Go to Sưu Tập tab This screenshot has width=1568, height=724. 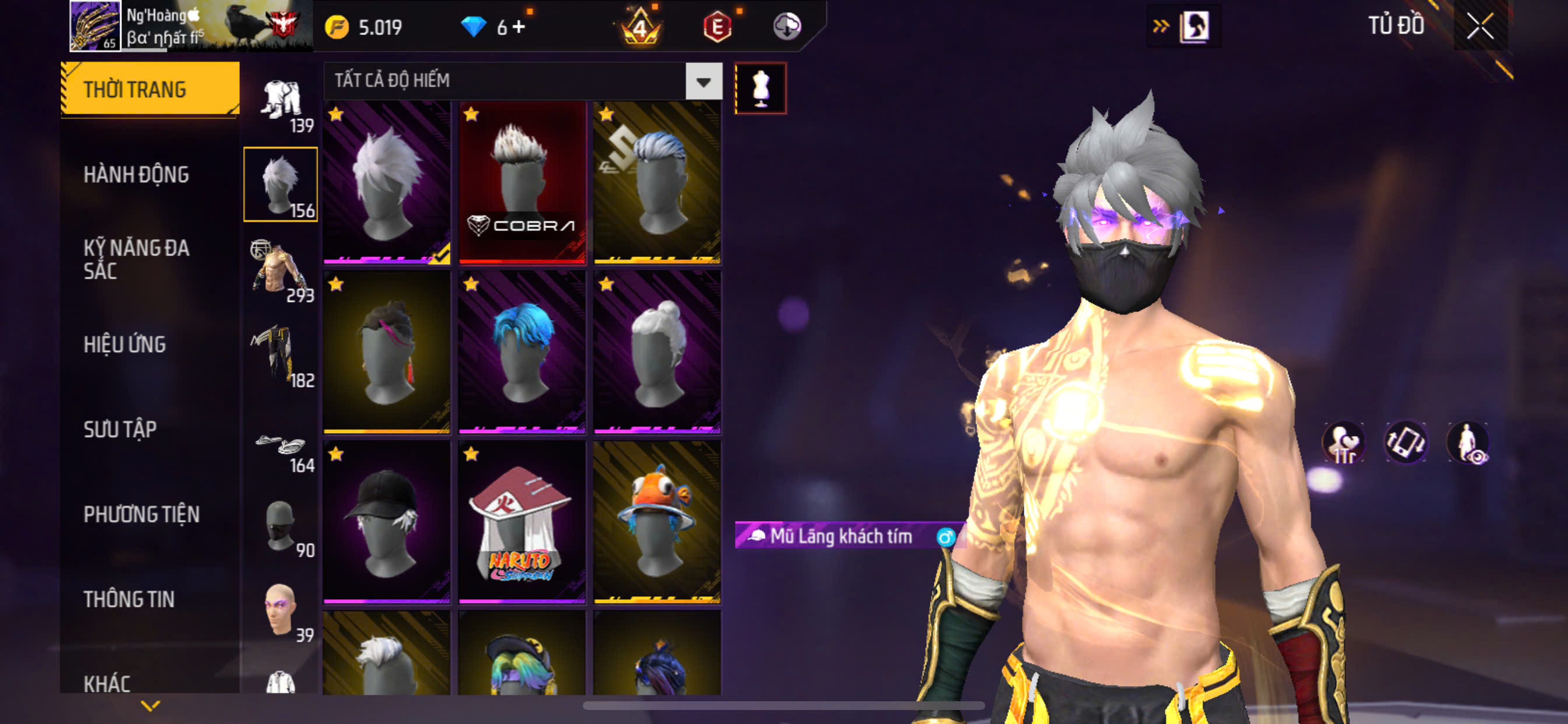tap(120, 430)
